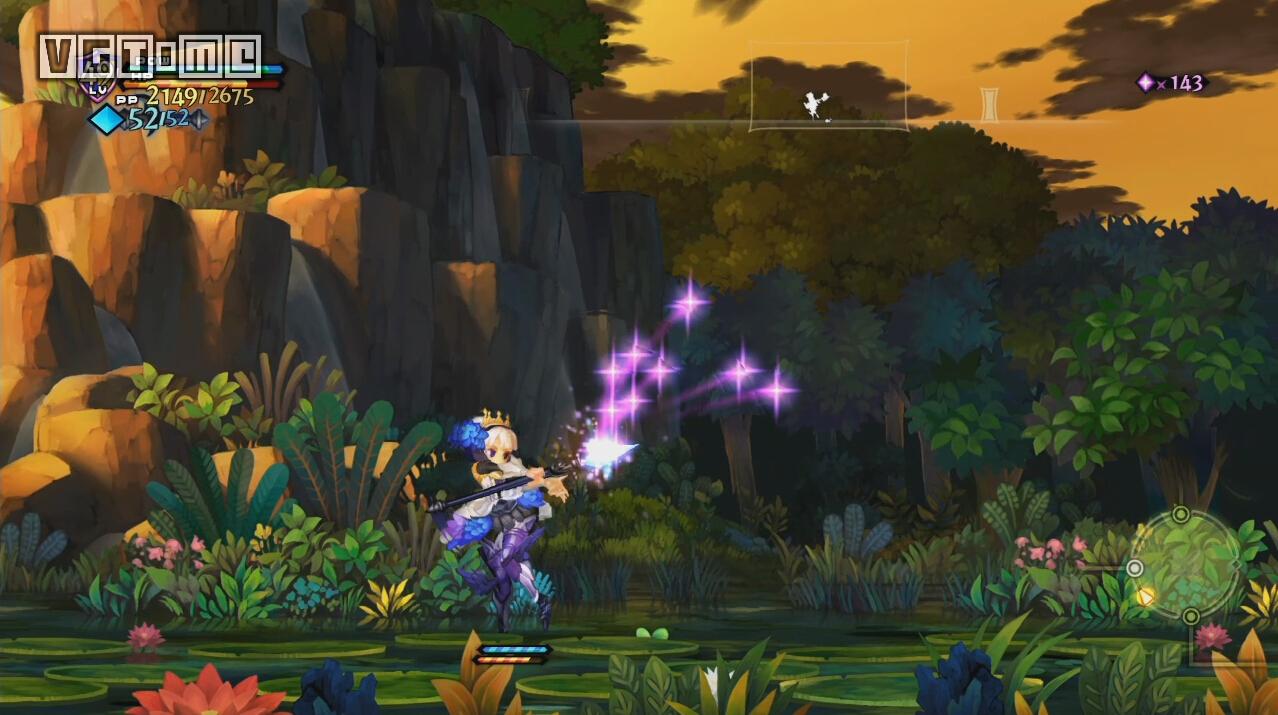This screenshot has width=1278, height=715.
Task: Select the glowing yellow node on the skill ring
Action: pos(1145,596)
